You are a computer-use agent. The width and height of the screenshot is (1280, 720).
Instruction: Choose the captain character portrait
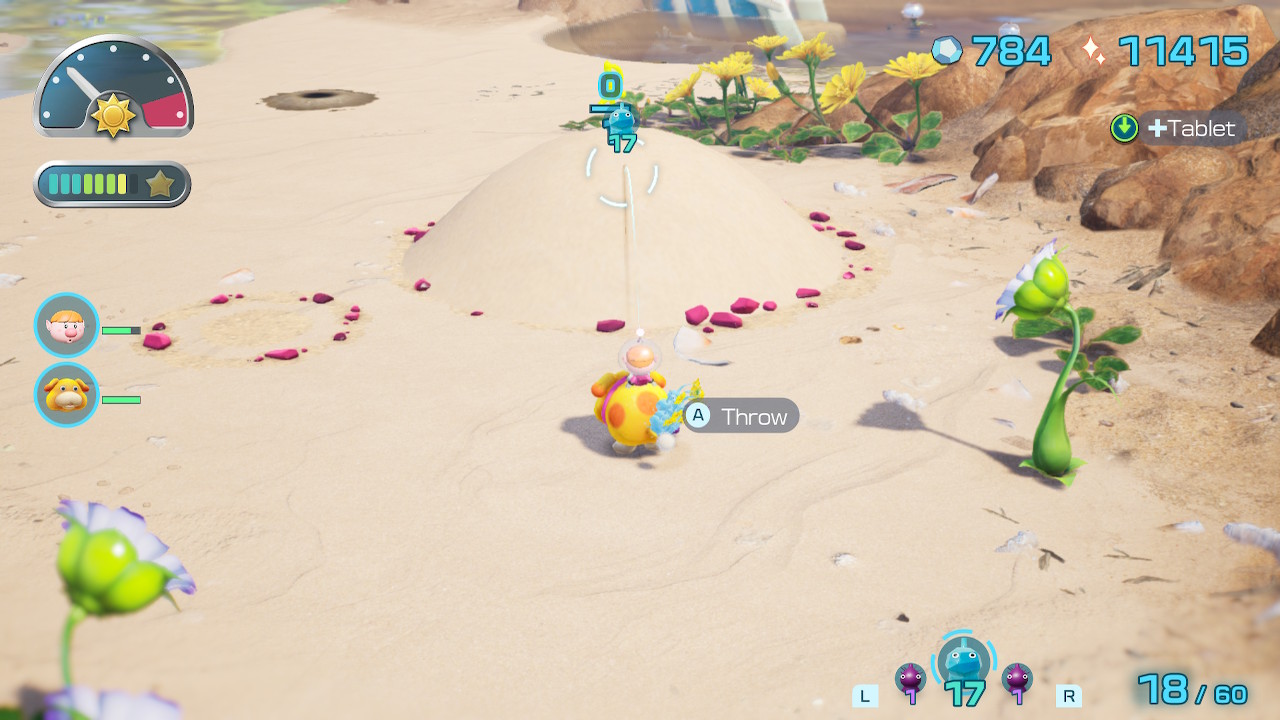67,325
